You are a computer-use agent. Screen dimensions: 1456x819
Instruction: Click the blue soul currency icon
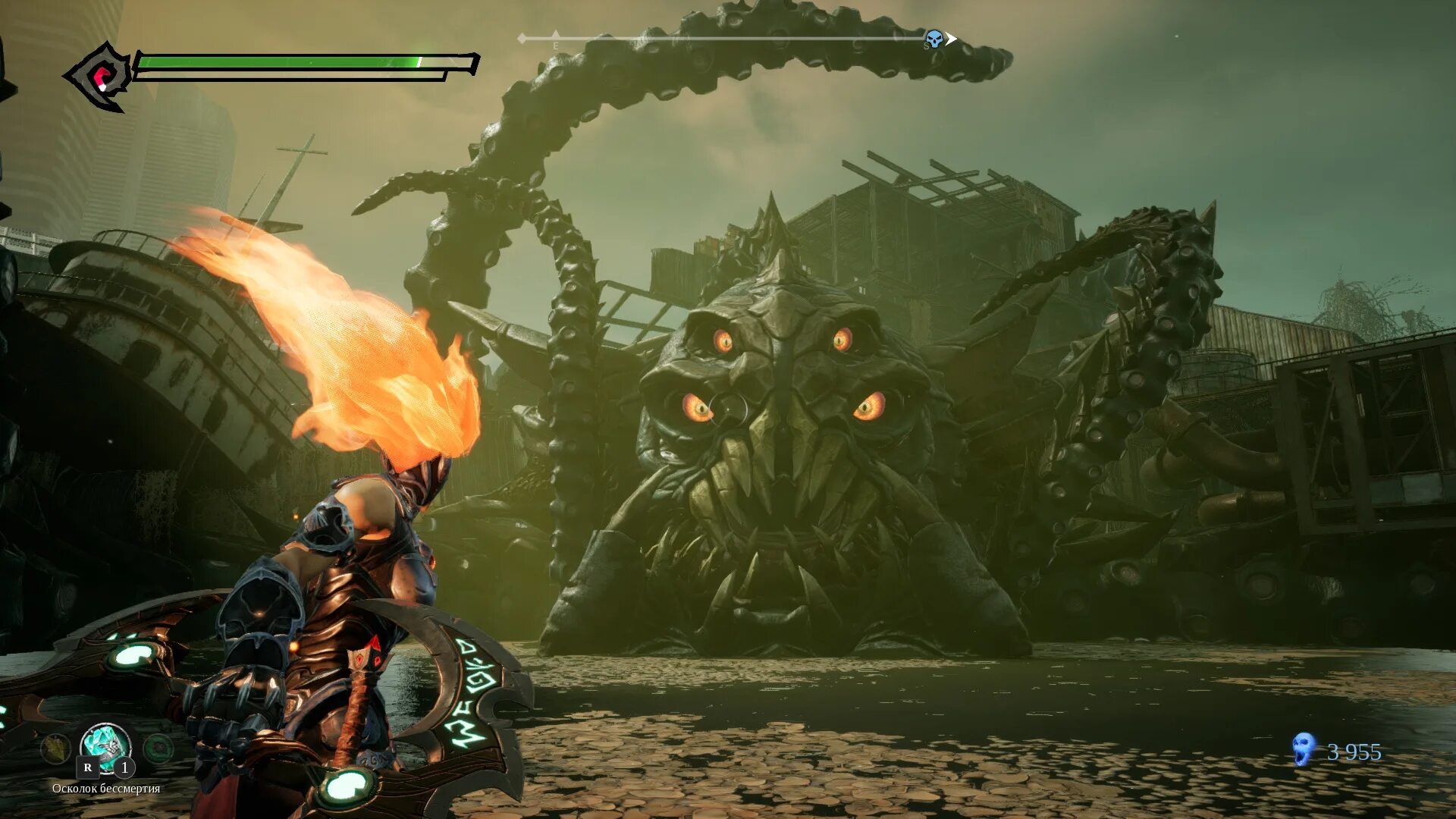(x=1303, y=749)
